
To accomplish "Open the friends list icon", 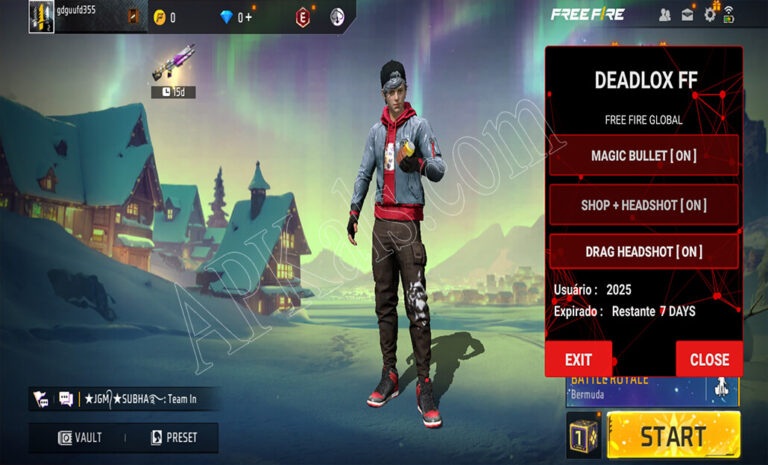I will (665, 14).
